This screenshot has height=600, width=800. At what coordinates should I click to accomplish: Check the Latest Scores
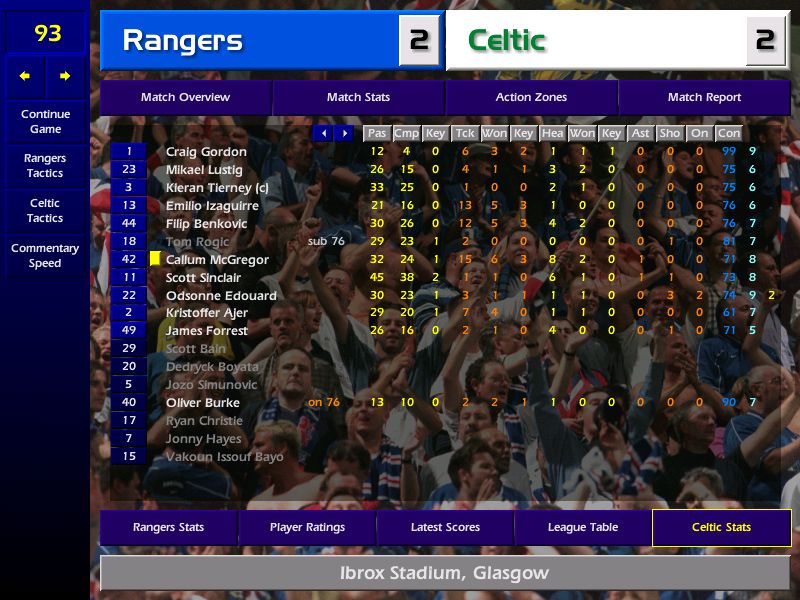pos(445,527)
